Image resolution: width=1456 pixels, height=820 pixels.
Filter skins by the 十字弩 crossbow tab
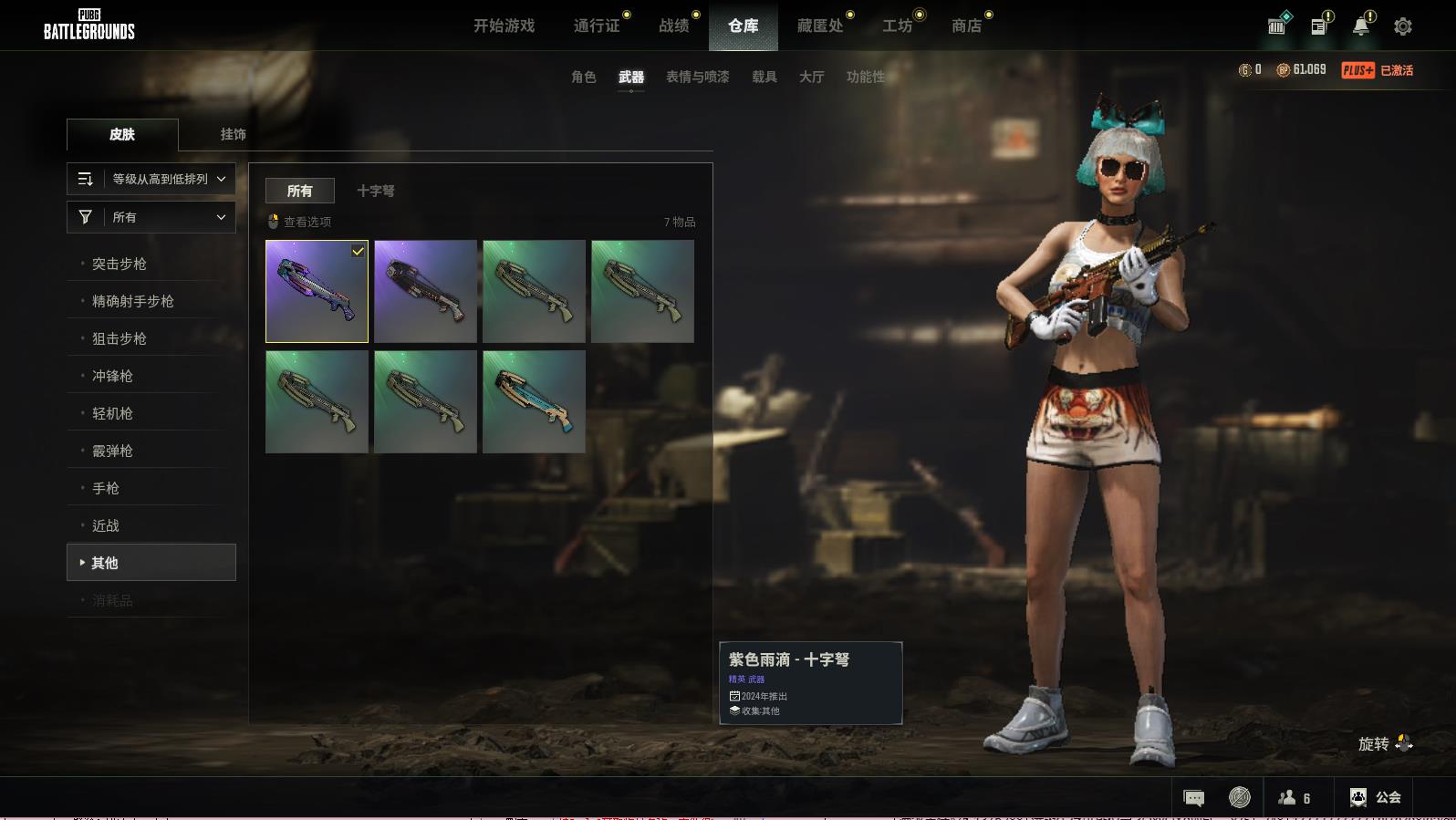(376, 191)
